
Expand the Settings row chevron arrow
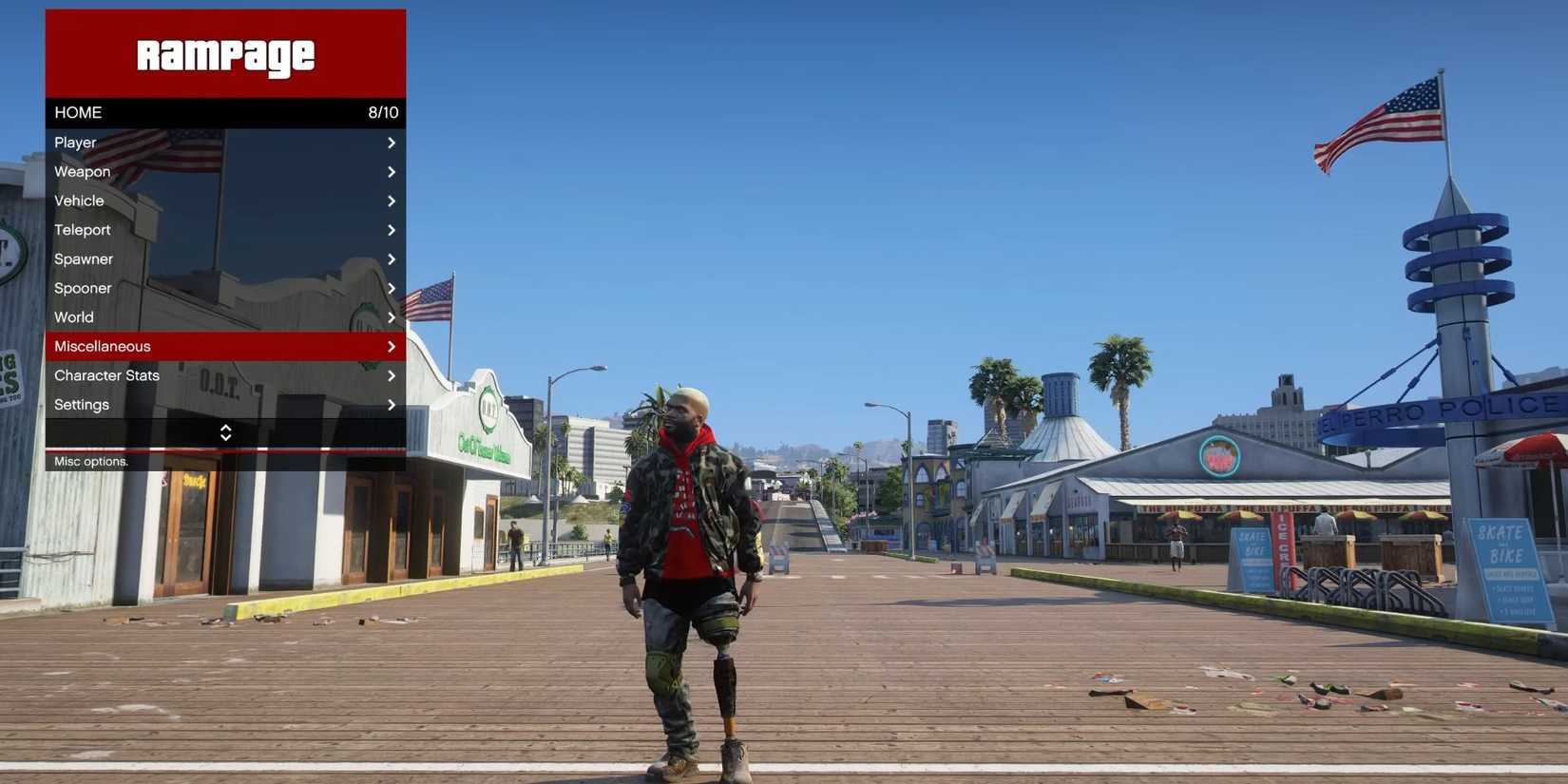click(392, 404)
